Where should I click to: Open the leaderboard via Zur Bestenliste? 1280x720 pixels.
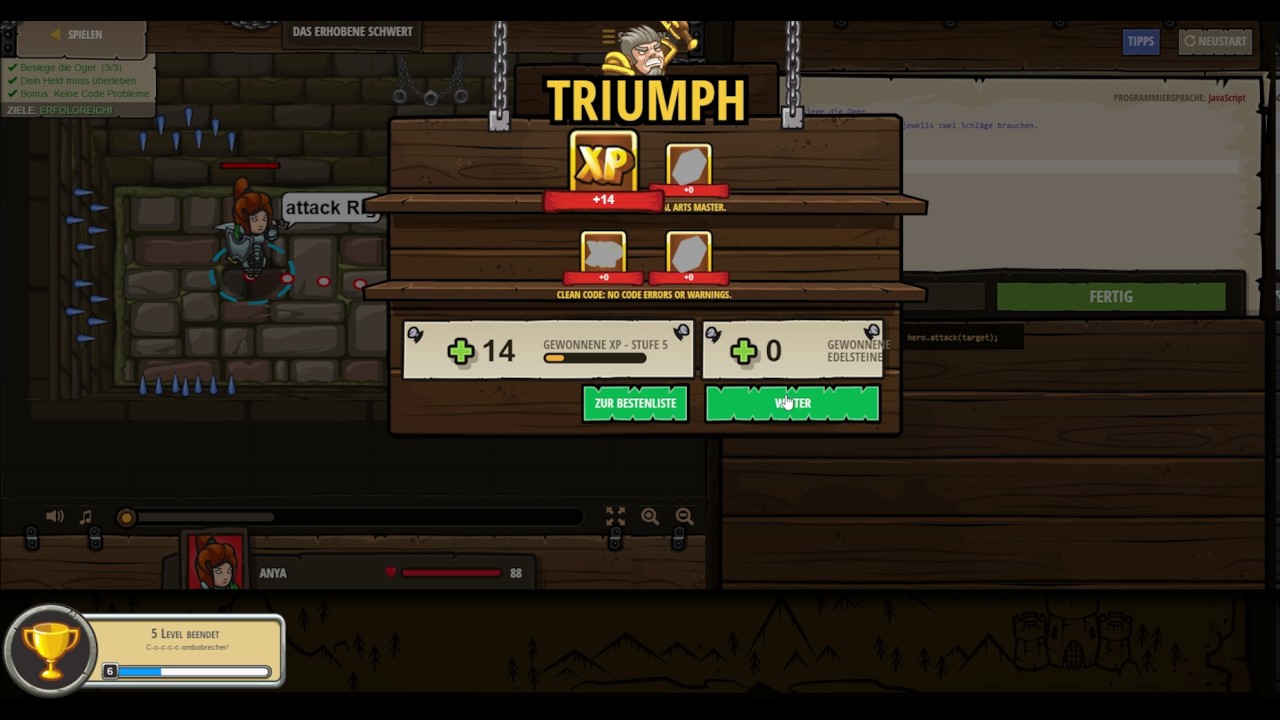click(x=635, y=403)
